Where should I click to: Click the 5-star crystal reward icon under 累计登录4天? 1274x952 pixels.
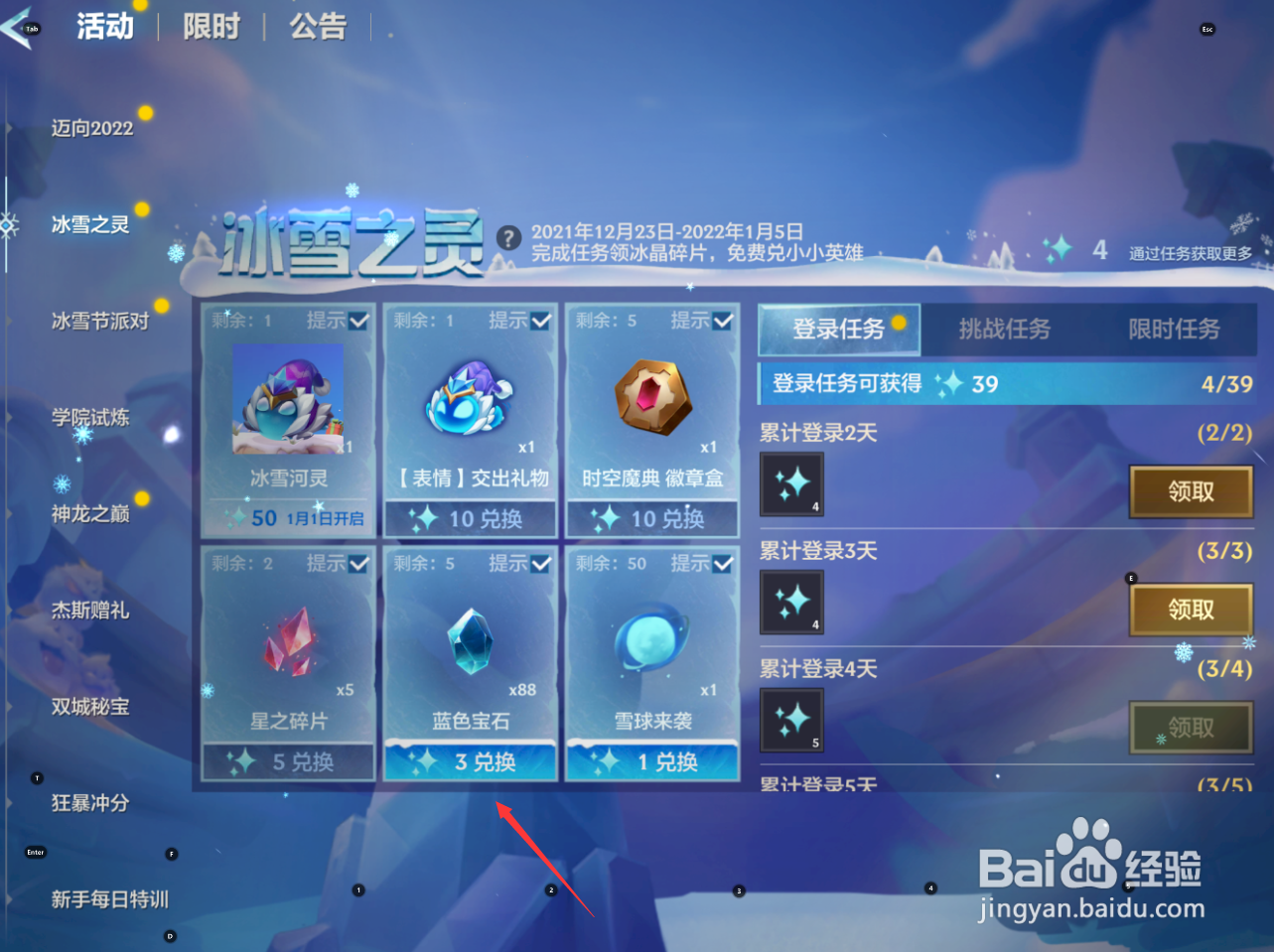(x=790, y=720)
